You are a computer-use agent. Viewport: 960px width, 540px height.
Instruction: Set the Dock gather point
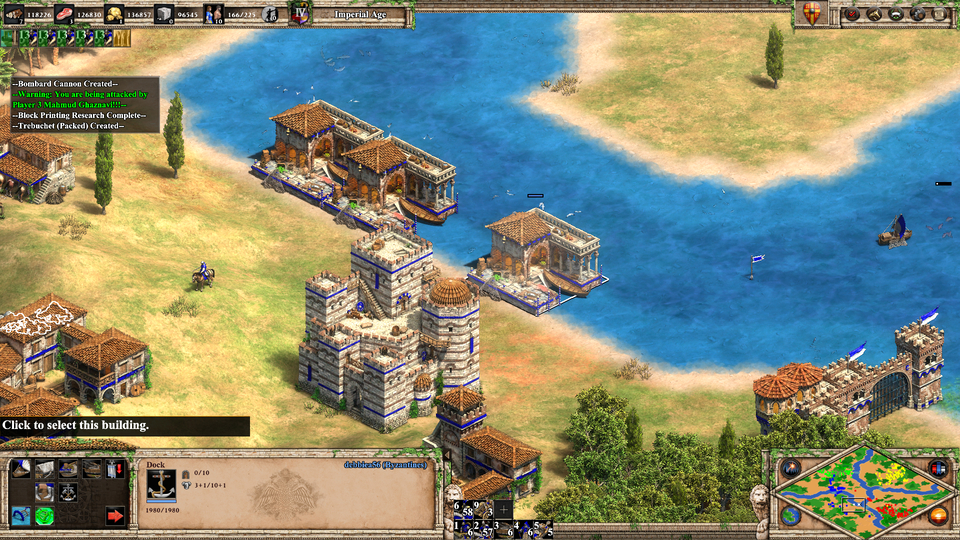click(21, 516)
